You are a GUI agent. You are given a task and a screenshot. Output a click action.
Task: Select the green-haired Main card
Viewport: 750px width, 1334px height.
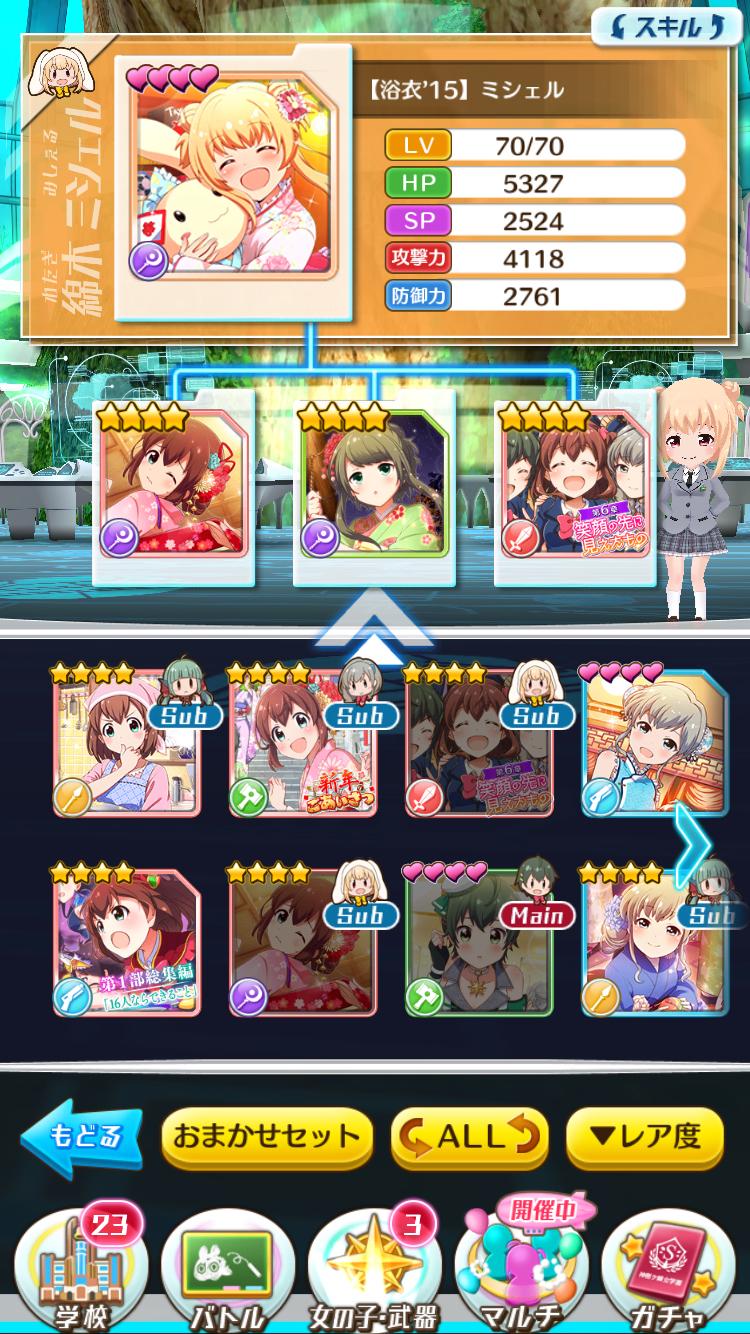point(479,942)
